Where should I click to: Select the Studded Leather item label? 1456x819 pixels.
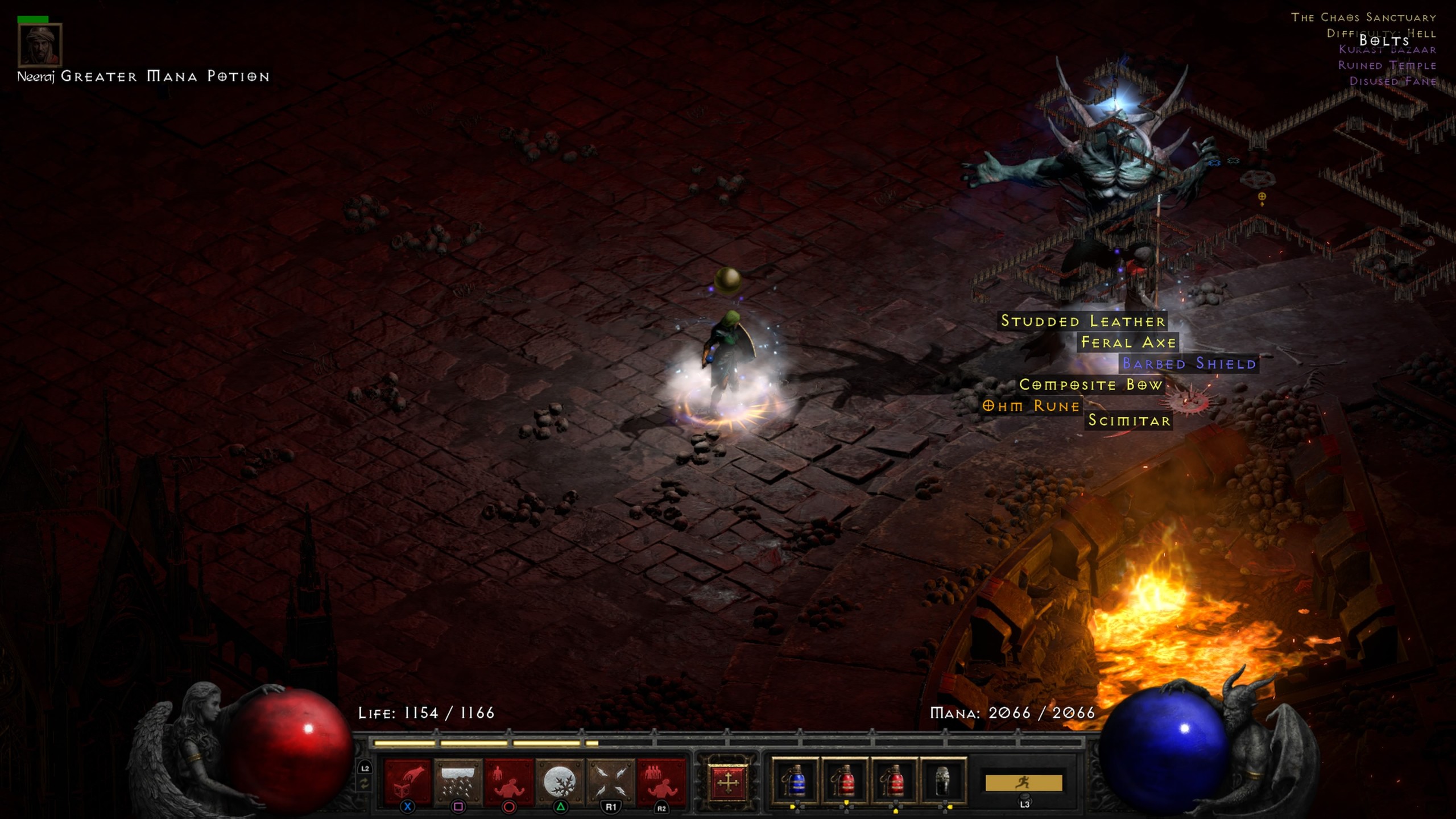(1083, 321)
